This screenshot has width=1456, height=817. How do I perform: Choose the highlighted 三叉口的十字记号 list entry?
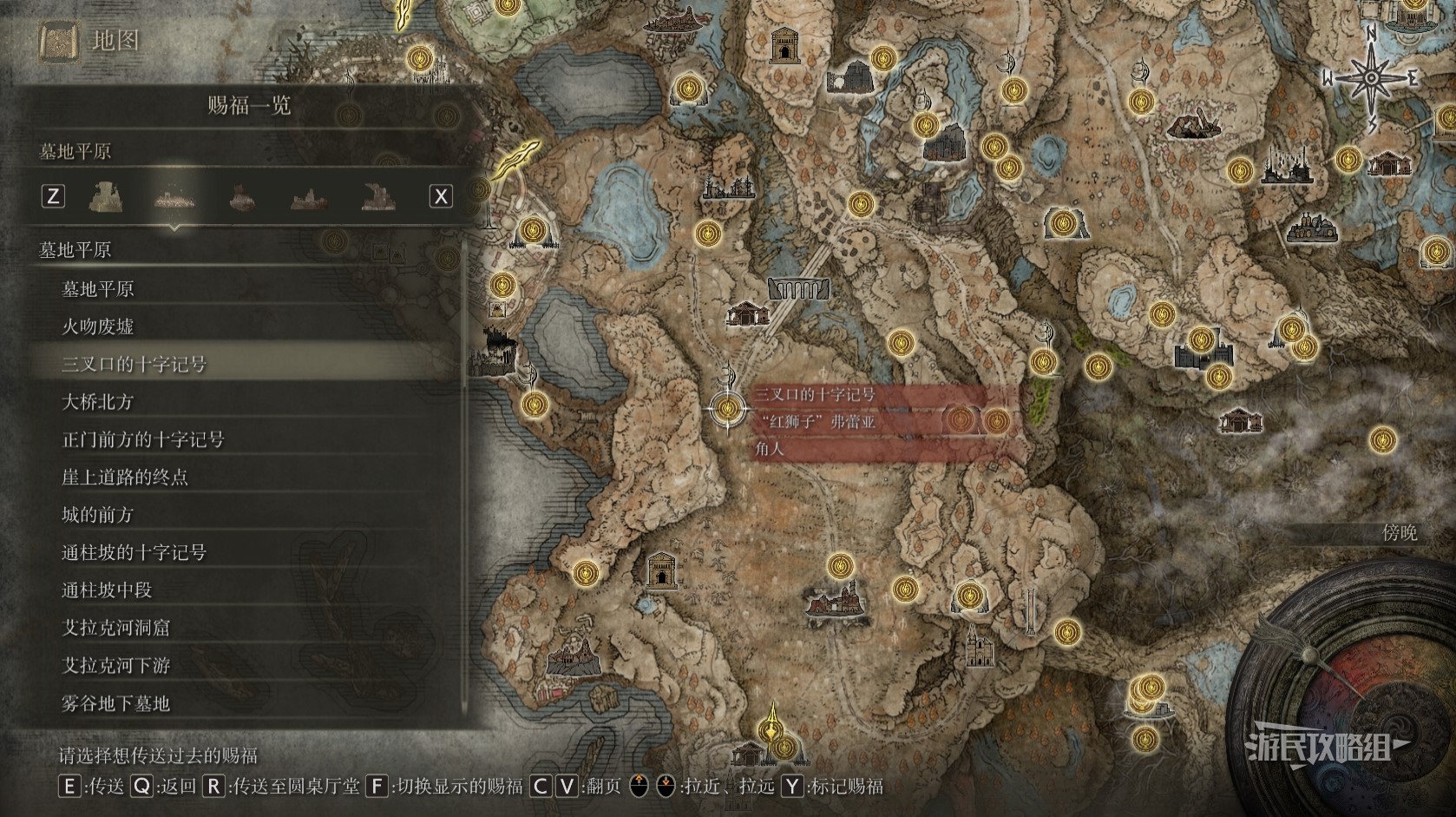(x=134, y=364)
